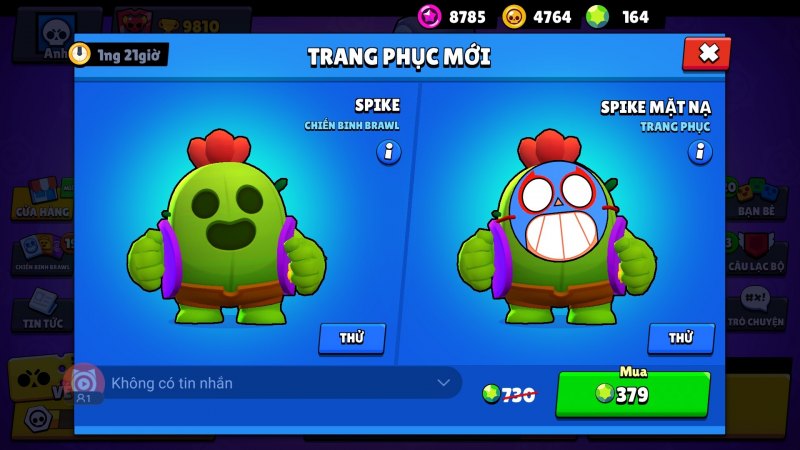
Task: Try the default Spike brawler
Action: pos(351,338)
